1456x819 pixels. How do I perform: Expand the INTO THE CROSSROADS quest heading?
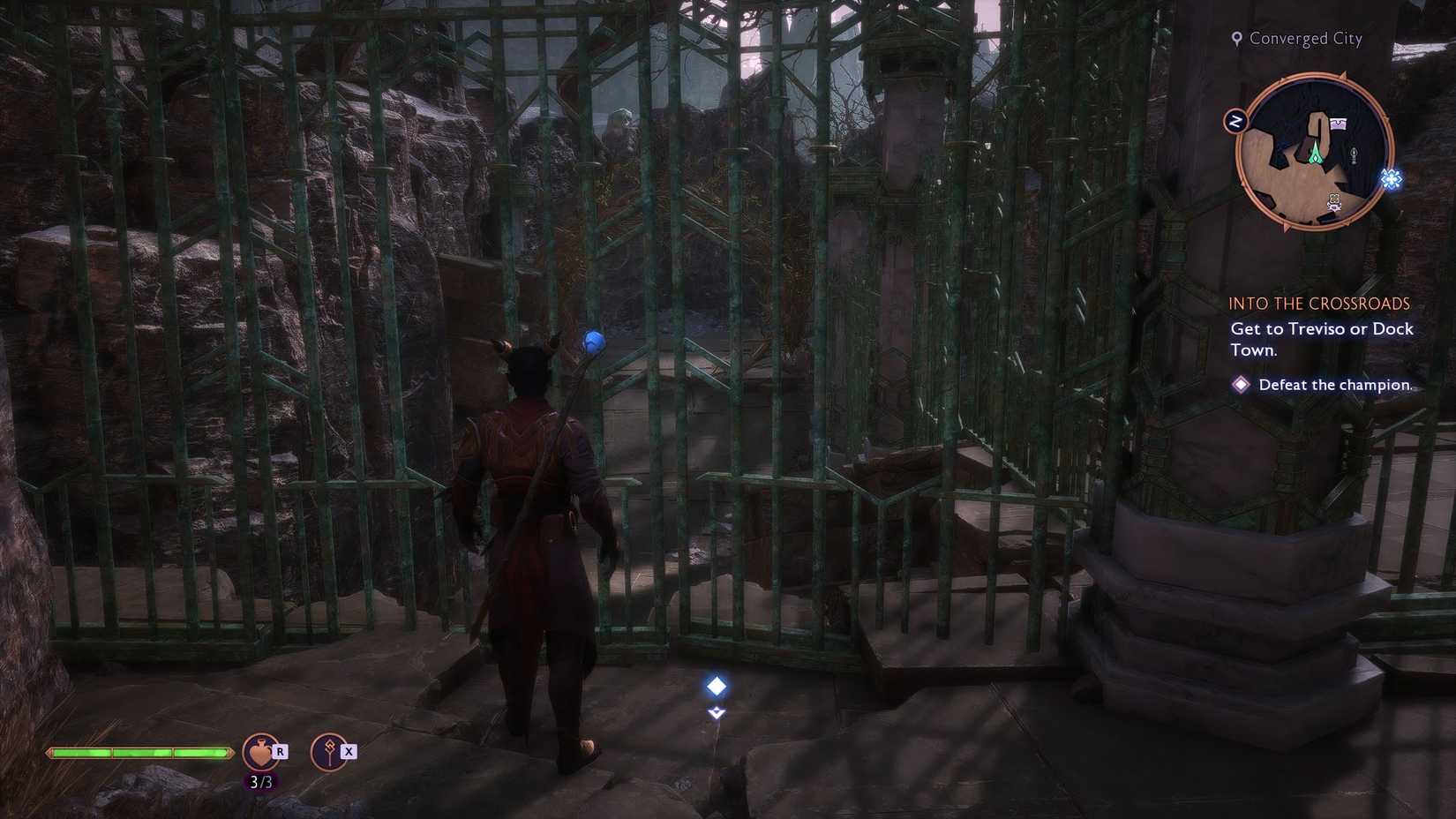pos(1320,303)
